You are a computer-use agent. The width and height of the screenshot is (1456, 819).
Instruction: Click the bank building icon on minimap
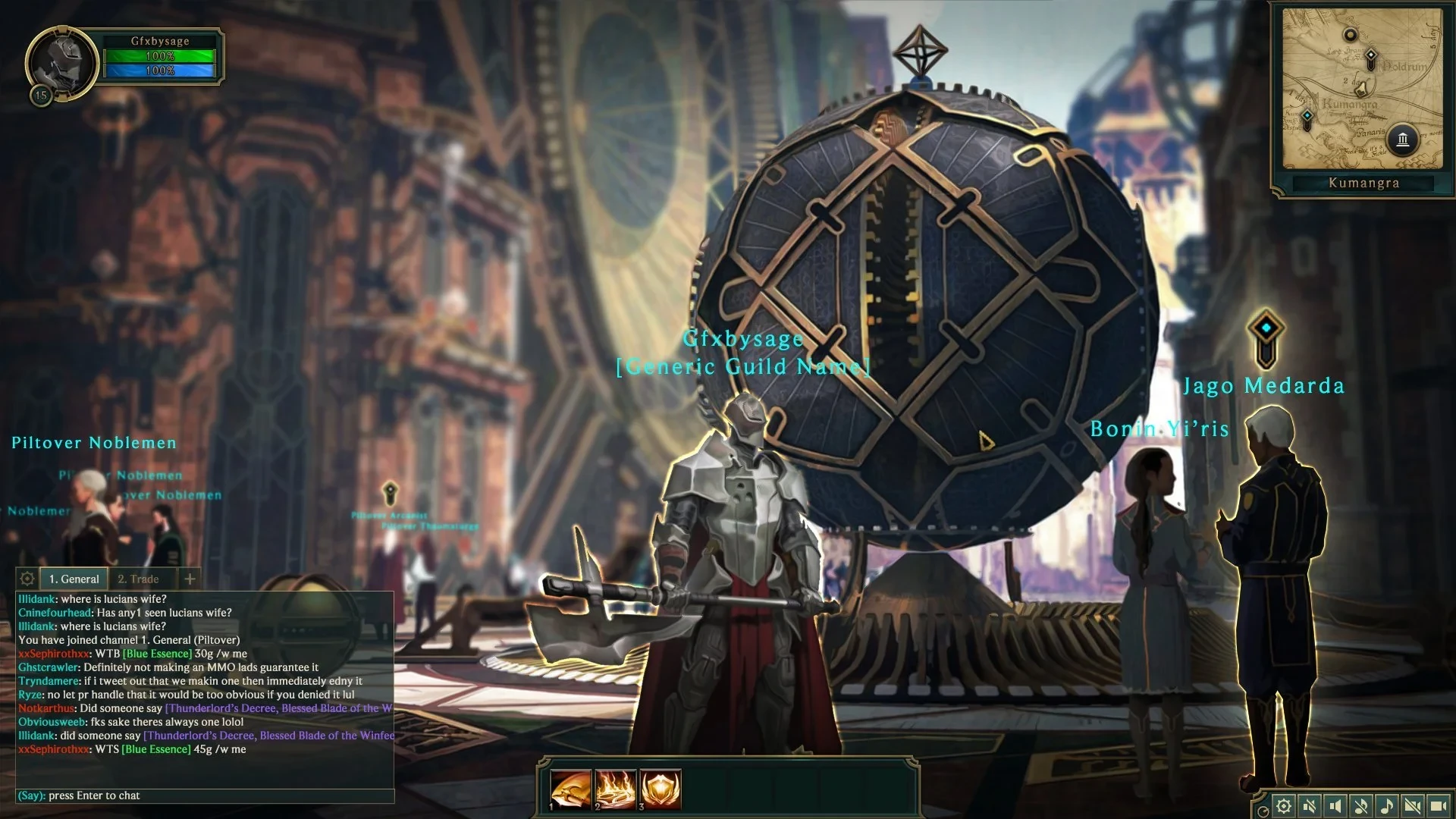click(x=1403, y=140)
